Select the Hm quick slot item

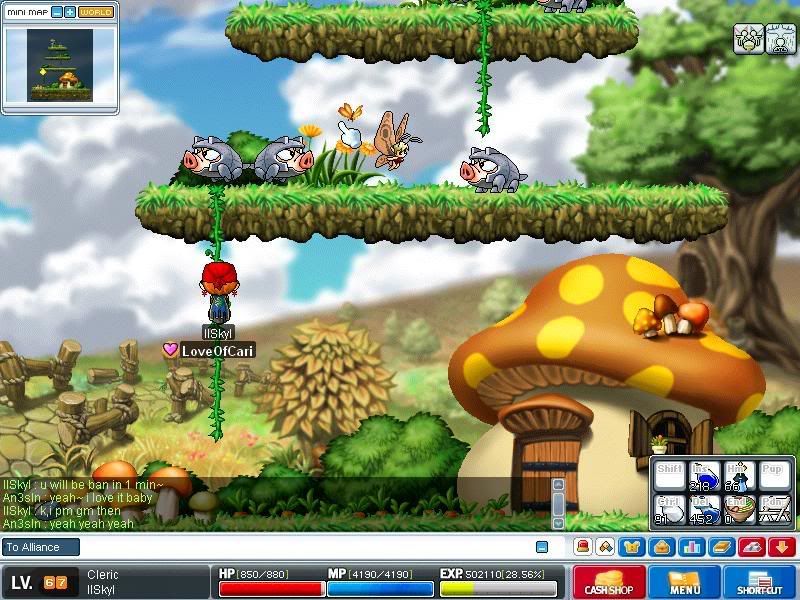tap(737, 476)
